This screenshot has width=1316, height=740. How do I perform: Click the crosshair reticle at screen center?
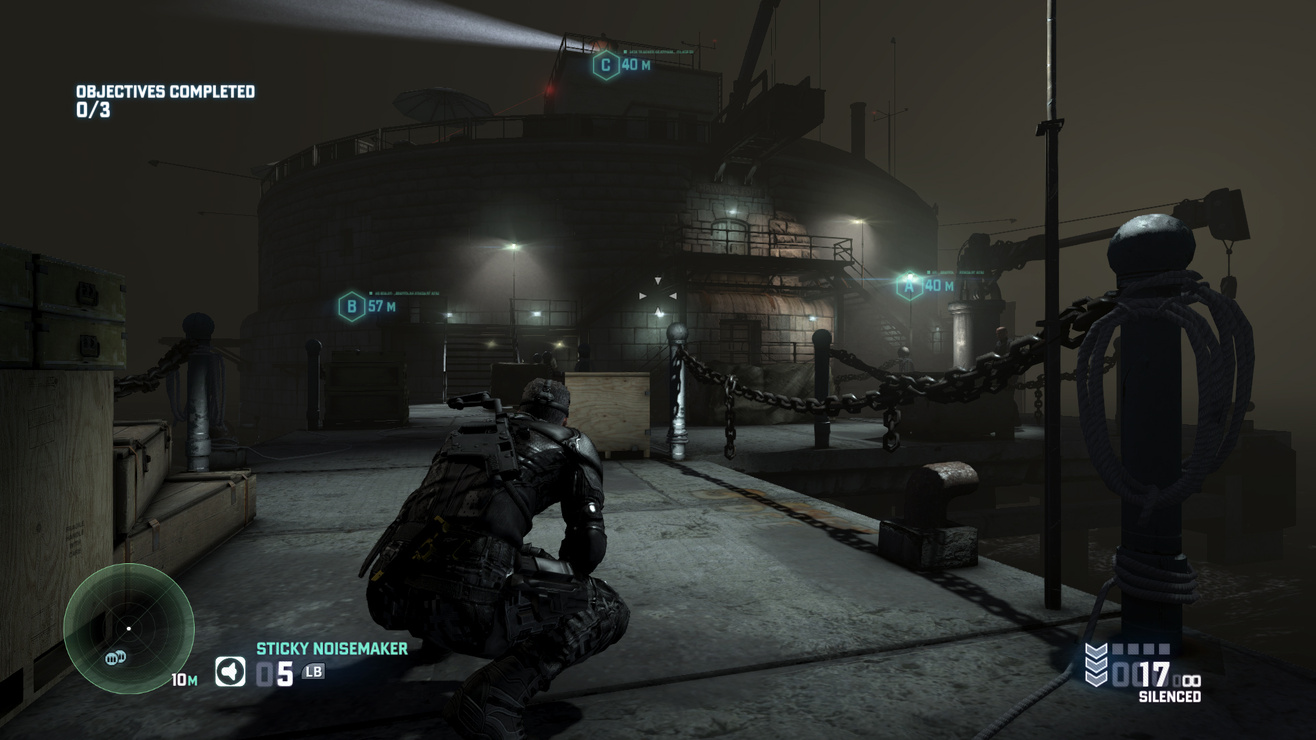click(x=656, y=295)
